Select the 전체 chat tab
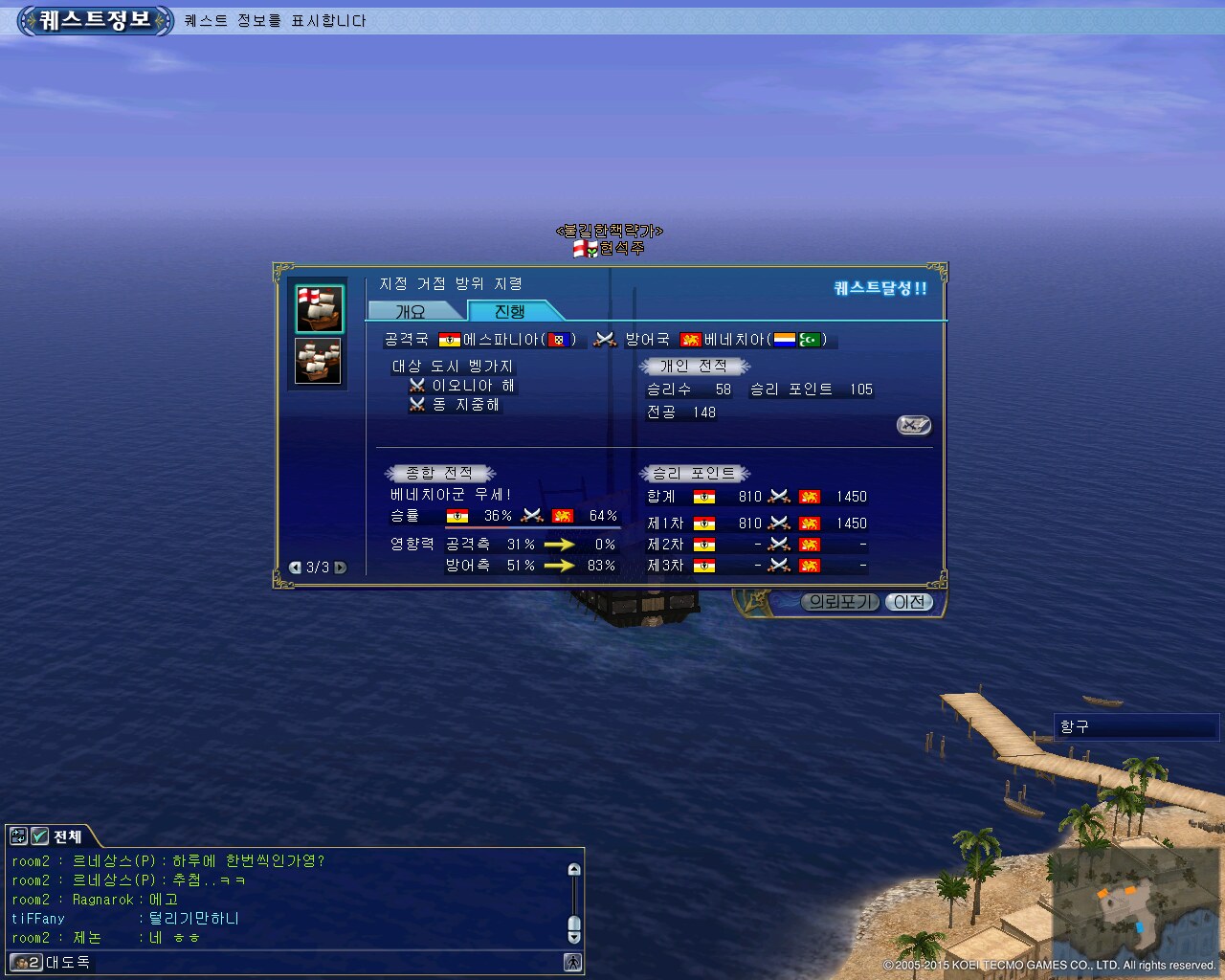This screenshot has height=980, width=1225. pos(67,836)
